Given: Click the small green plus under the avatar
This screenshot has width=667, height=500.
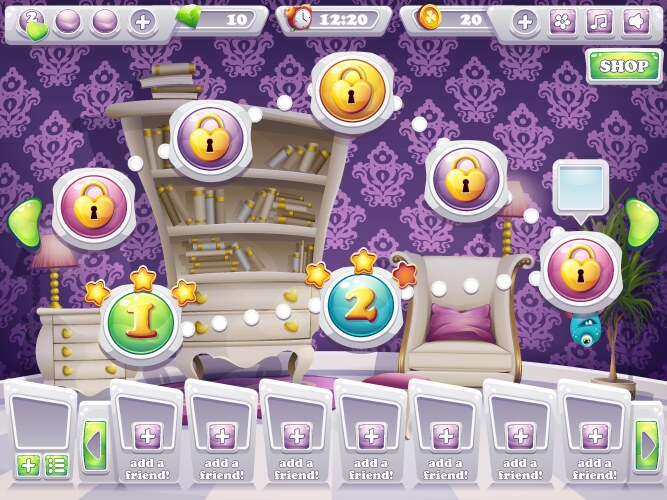Looking at the screenshot, I should coord(28,465).
